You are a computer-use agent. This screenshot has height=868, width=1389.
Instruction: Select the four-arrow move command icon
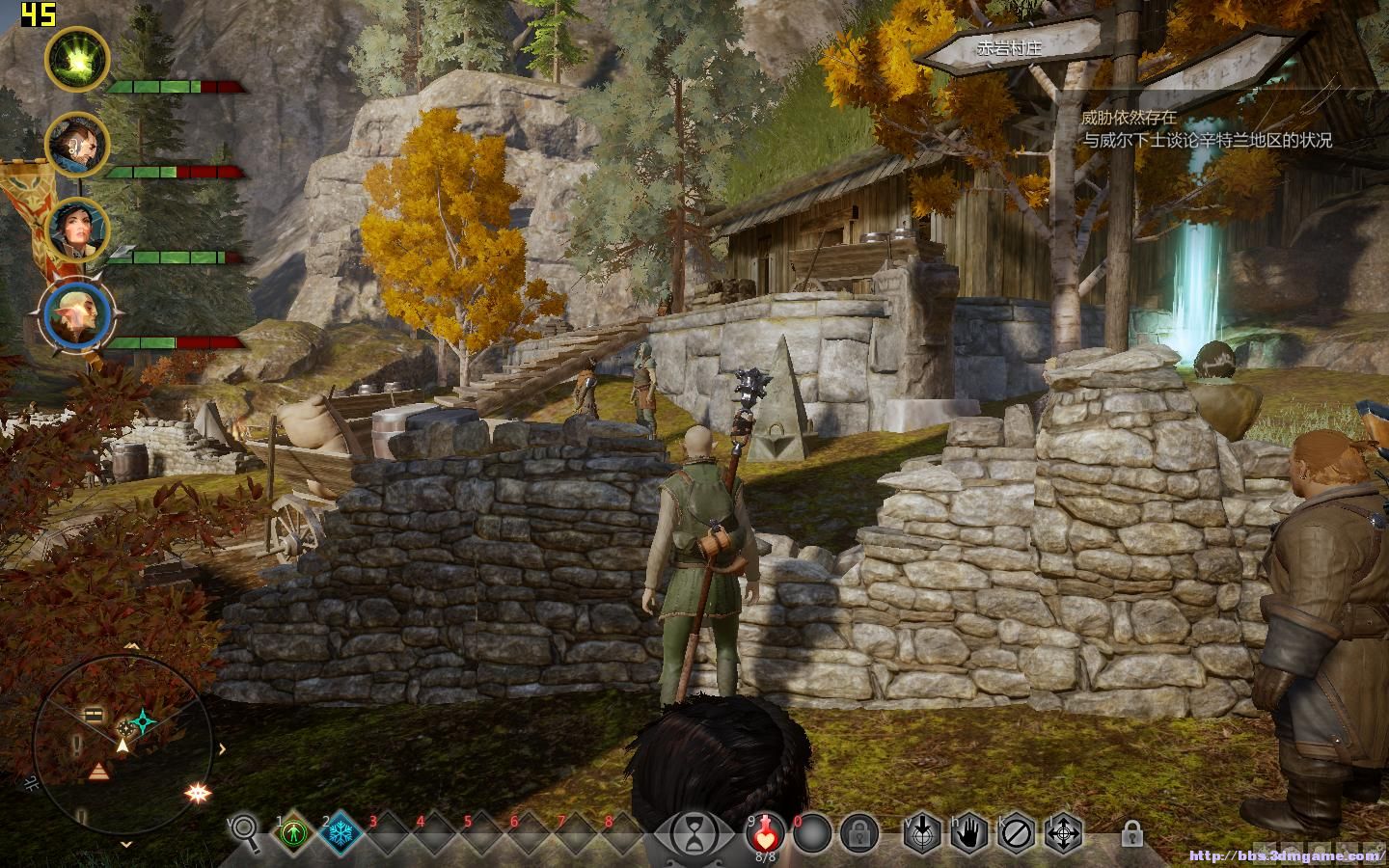[x=1064, y=832]
